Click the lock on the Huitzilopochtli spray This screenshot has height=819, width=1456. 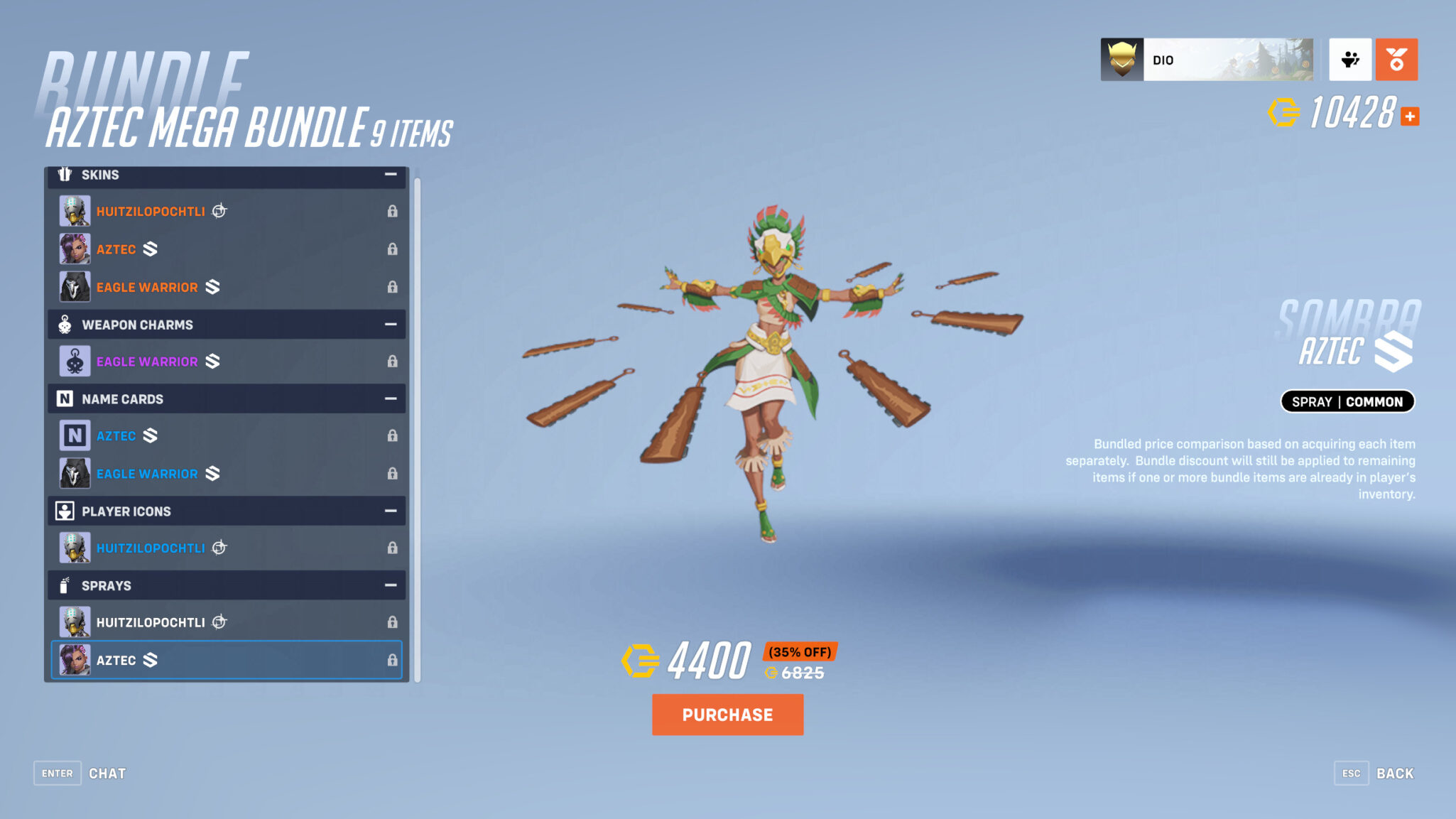pos(393,621)
